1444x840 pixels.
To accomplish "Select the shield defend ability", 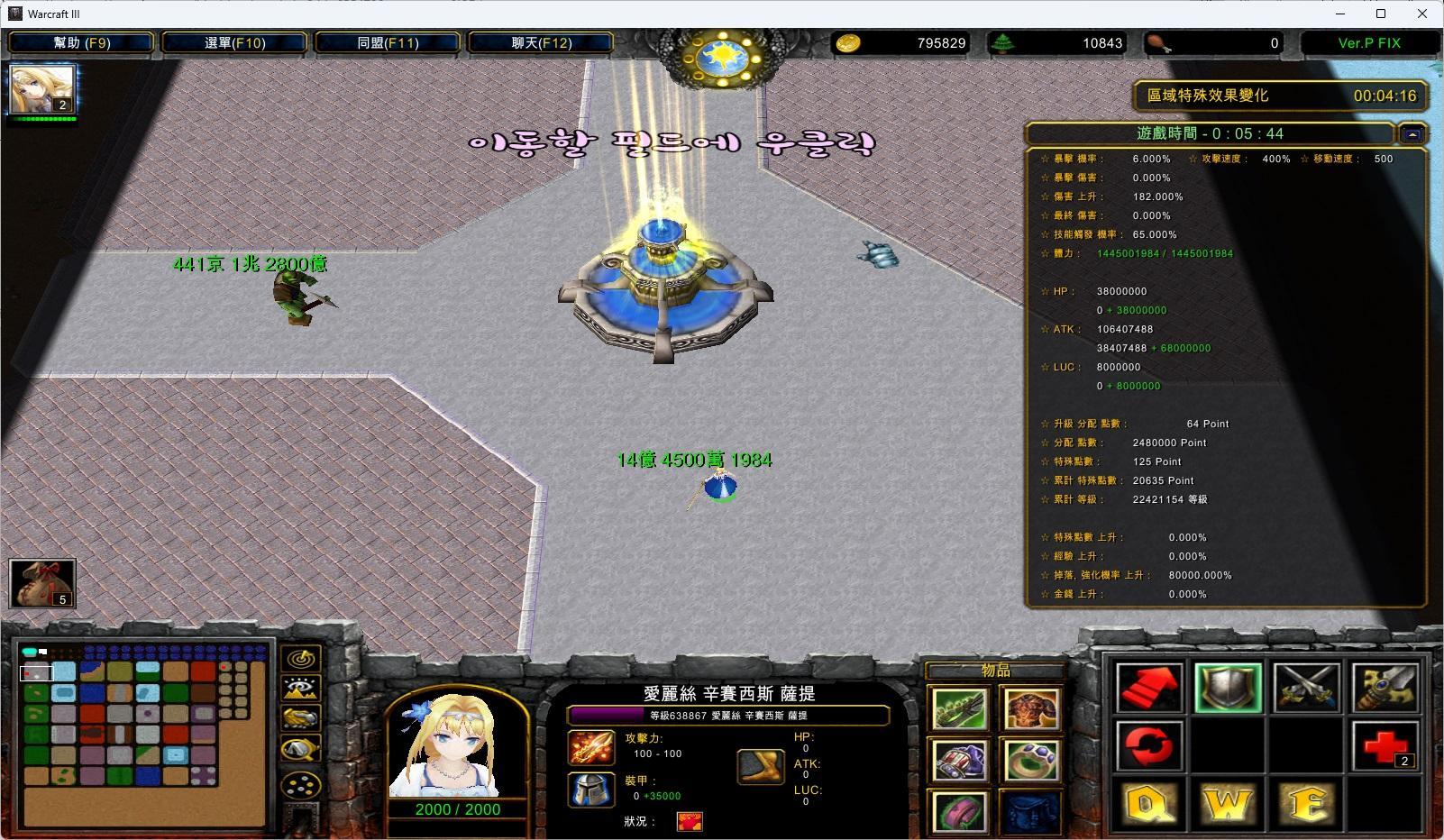I will (x=1228, y=688).
